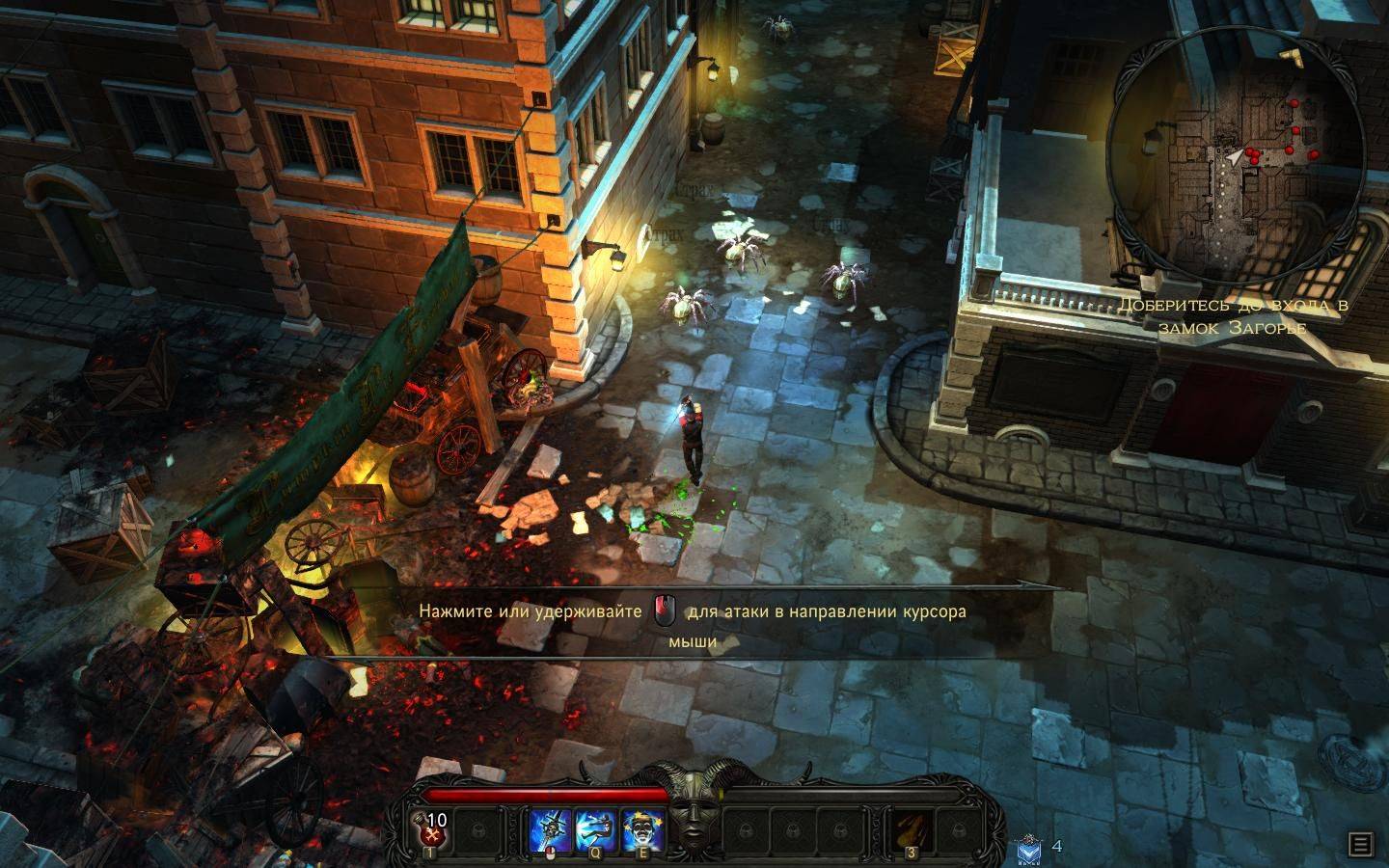Select the fiery claw ability in slot 3

coord(912,829)
